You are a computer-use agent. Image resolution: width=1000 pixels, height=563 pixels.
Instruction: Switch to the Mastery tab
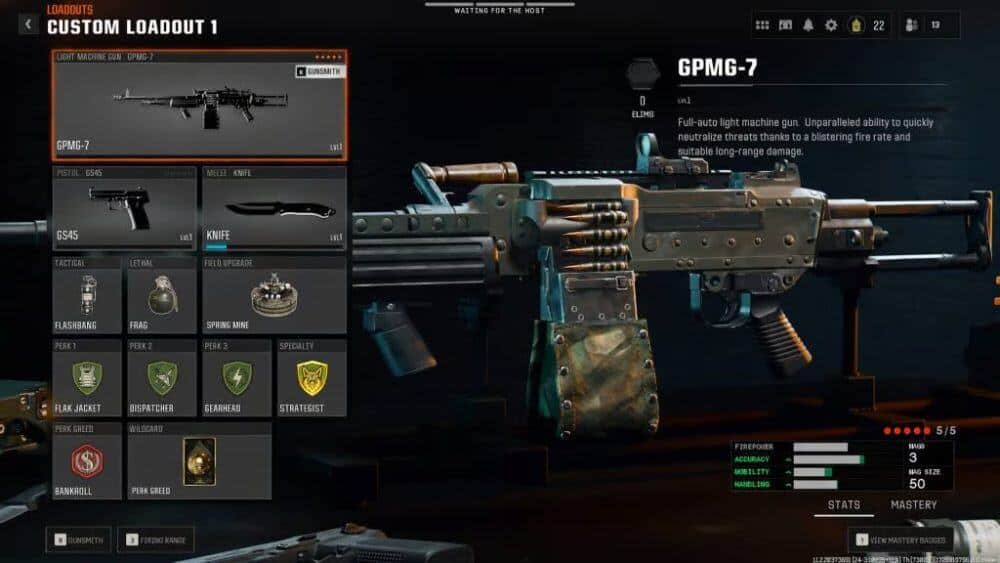(x=914, y=505)
